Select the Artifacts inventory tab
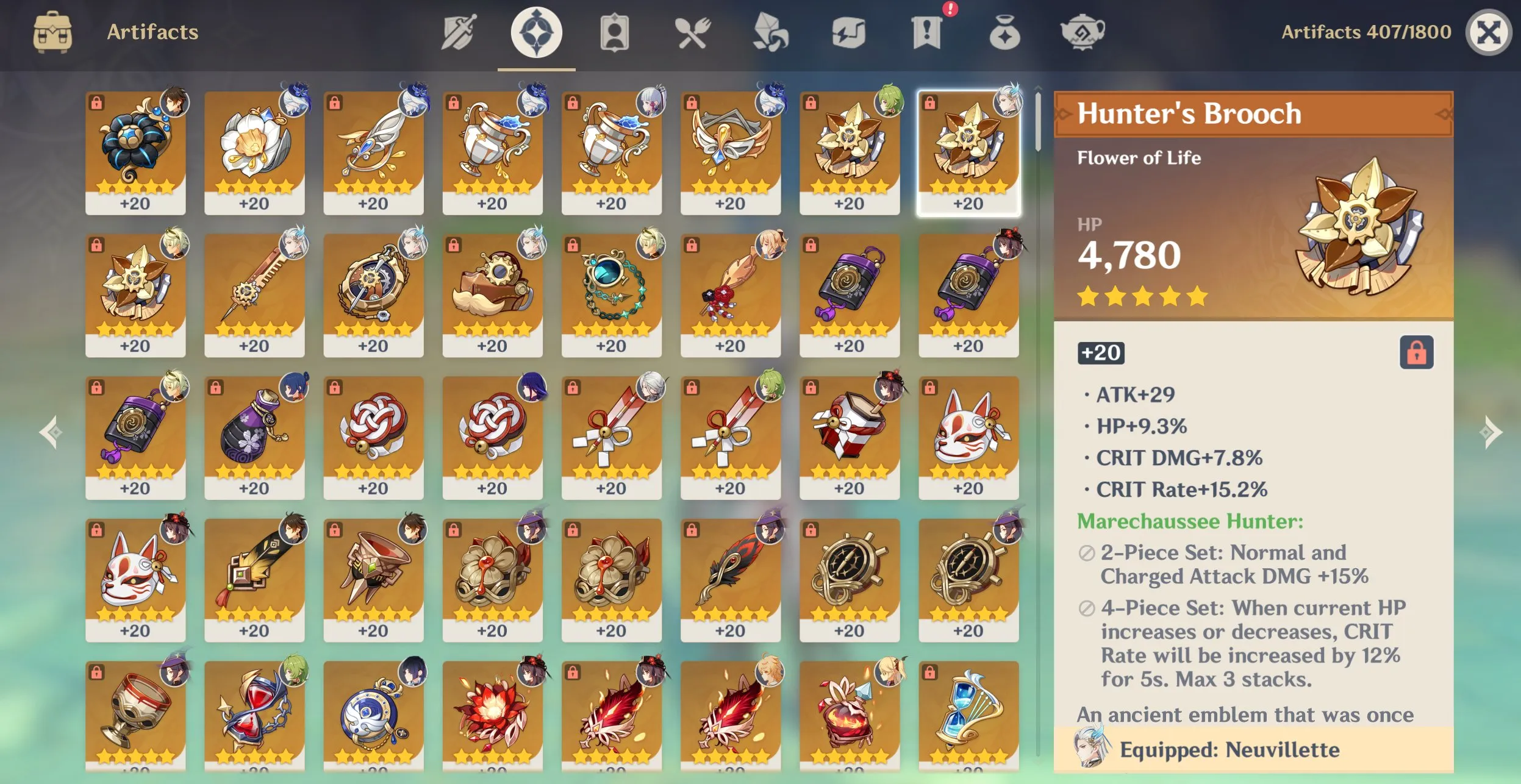Image resolution: width=1521 pixels, height=784 pixels. 535,32
